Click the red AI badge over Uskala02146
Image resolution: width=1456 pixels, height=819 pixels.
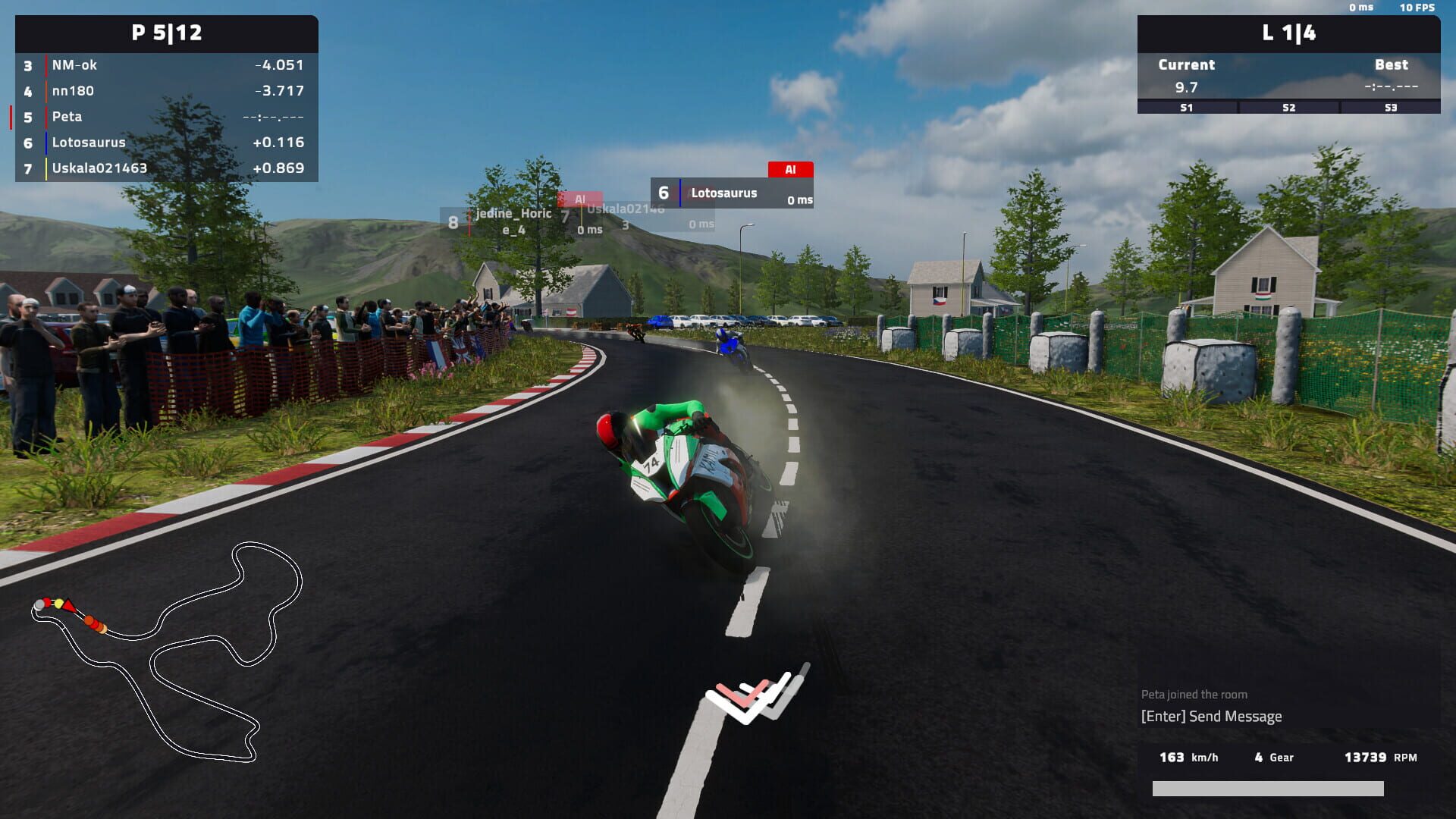point(582,198)
